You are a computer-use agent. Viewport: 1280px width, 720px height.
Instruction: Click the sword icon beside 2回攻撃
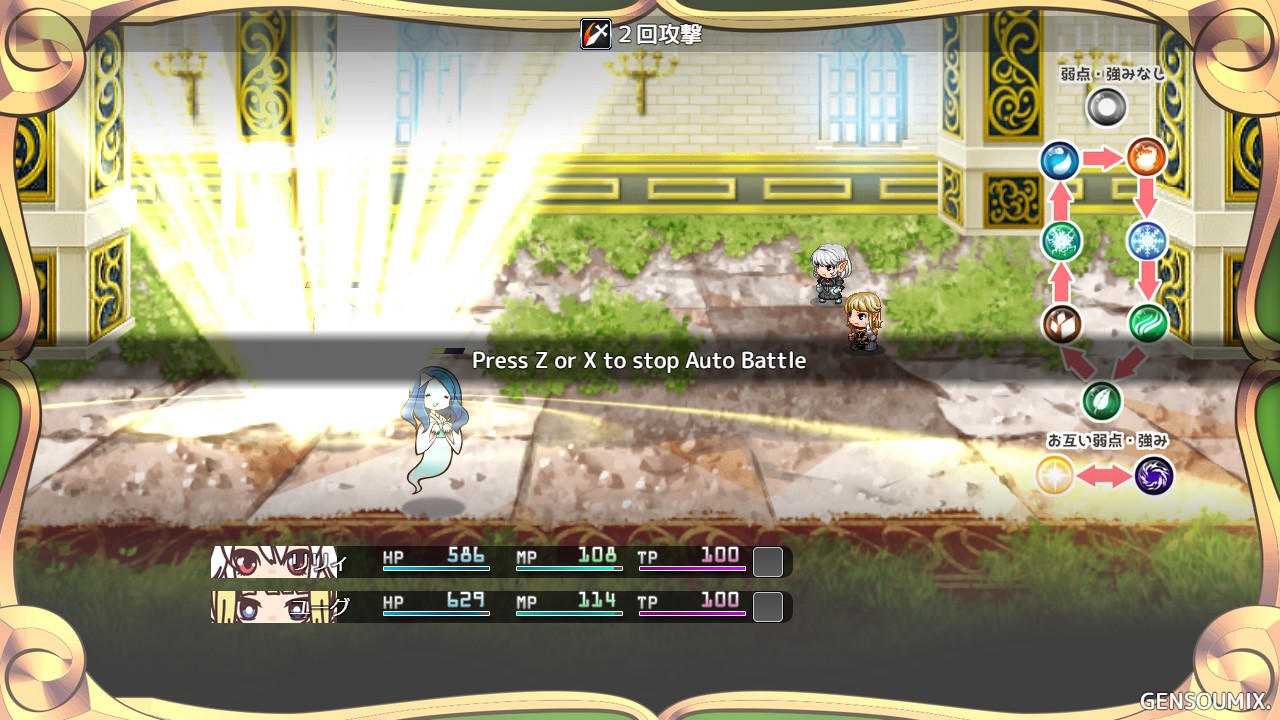tap(596, 34)
